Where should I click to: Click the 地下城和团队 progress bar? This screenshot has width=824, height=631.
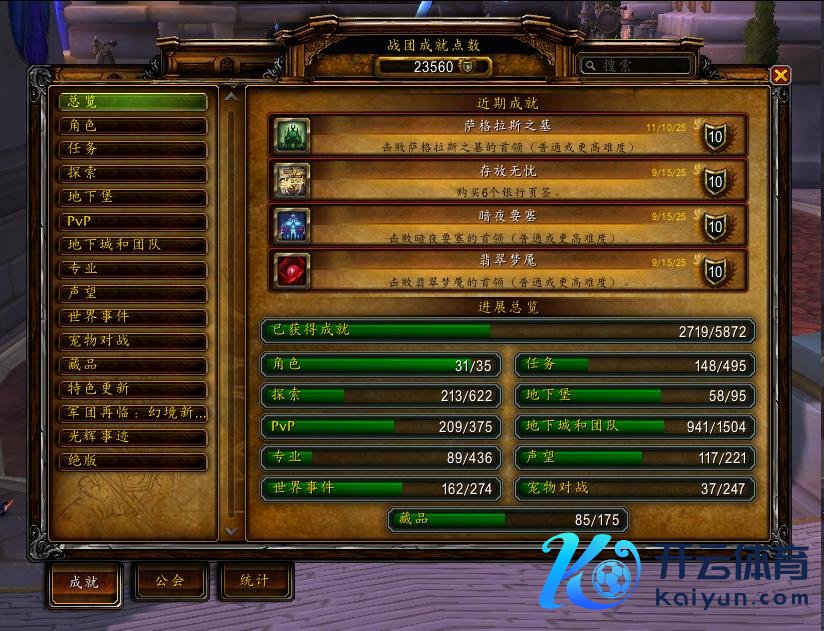635,426
